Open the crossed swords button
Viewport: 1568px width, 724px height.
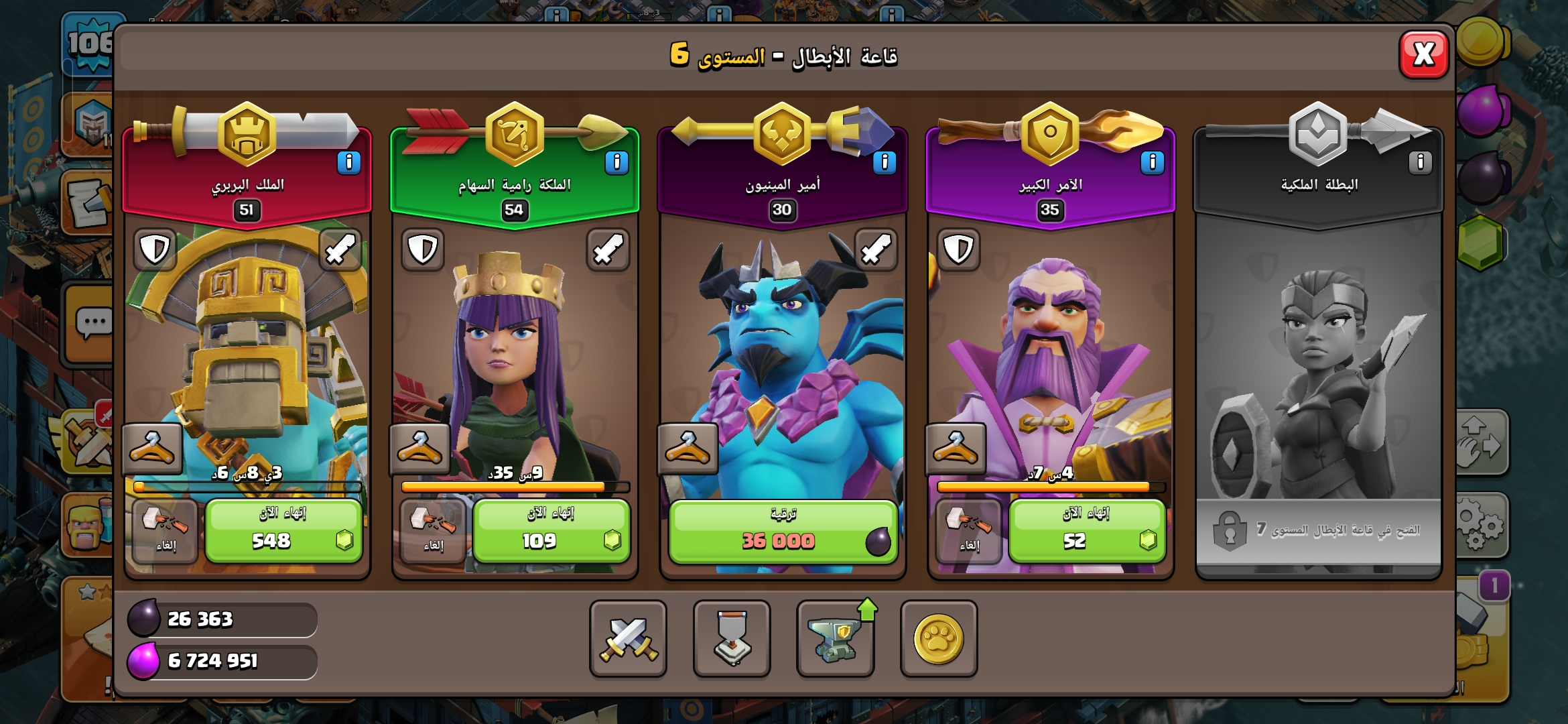pos(628,638)
